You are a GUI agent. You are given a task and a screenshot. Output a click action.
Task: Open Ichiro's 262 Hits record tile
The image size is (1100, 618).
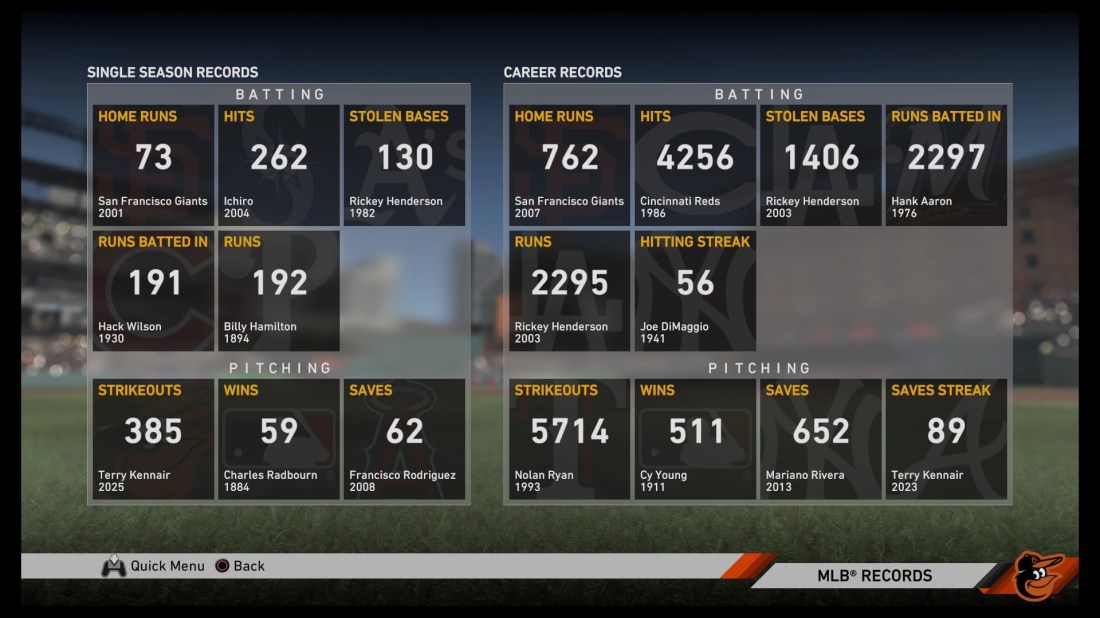279,165
